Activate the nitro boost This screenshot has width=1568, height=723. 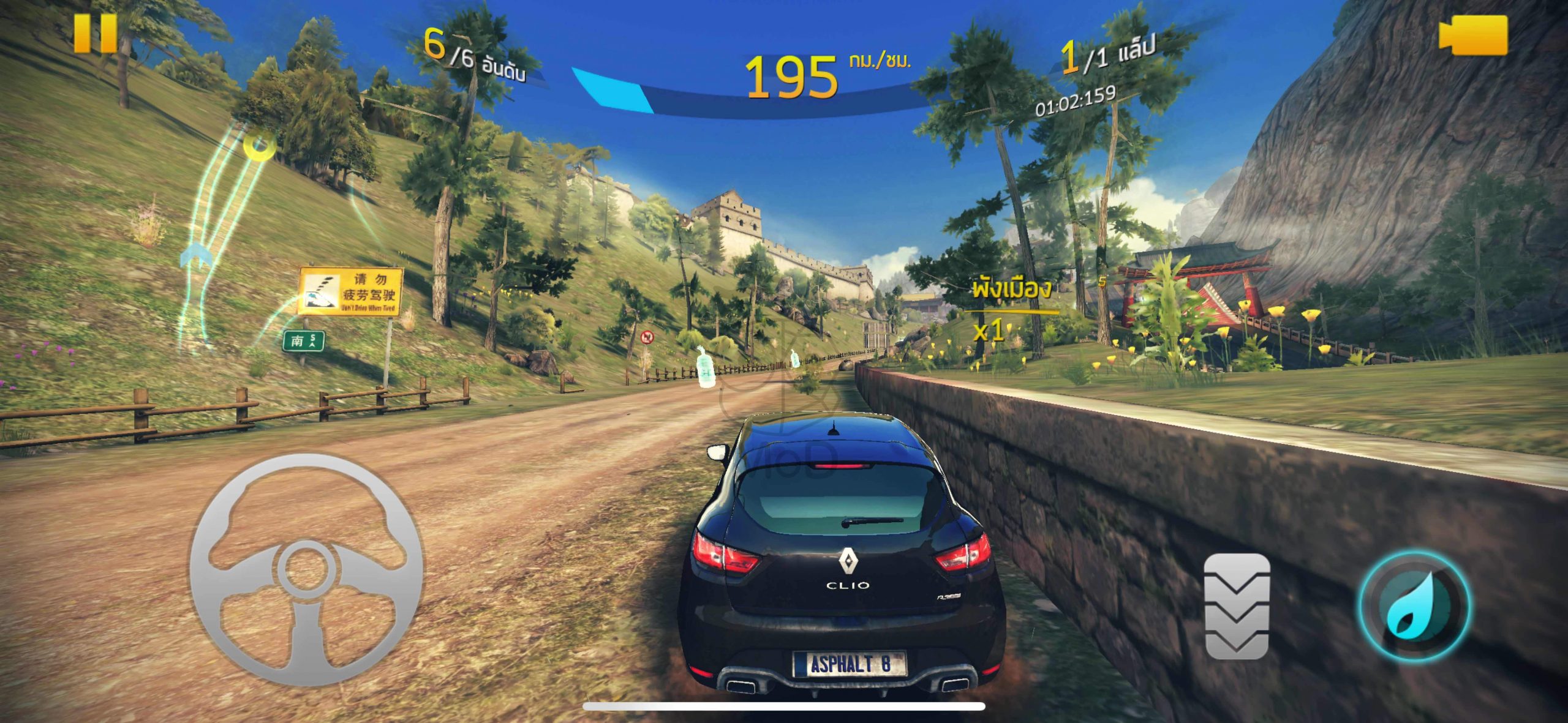point(1414,605)
